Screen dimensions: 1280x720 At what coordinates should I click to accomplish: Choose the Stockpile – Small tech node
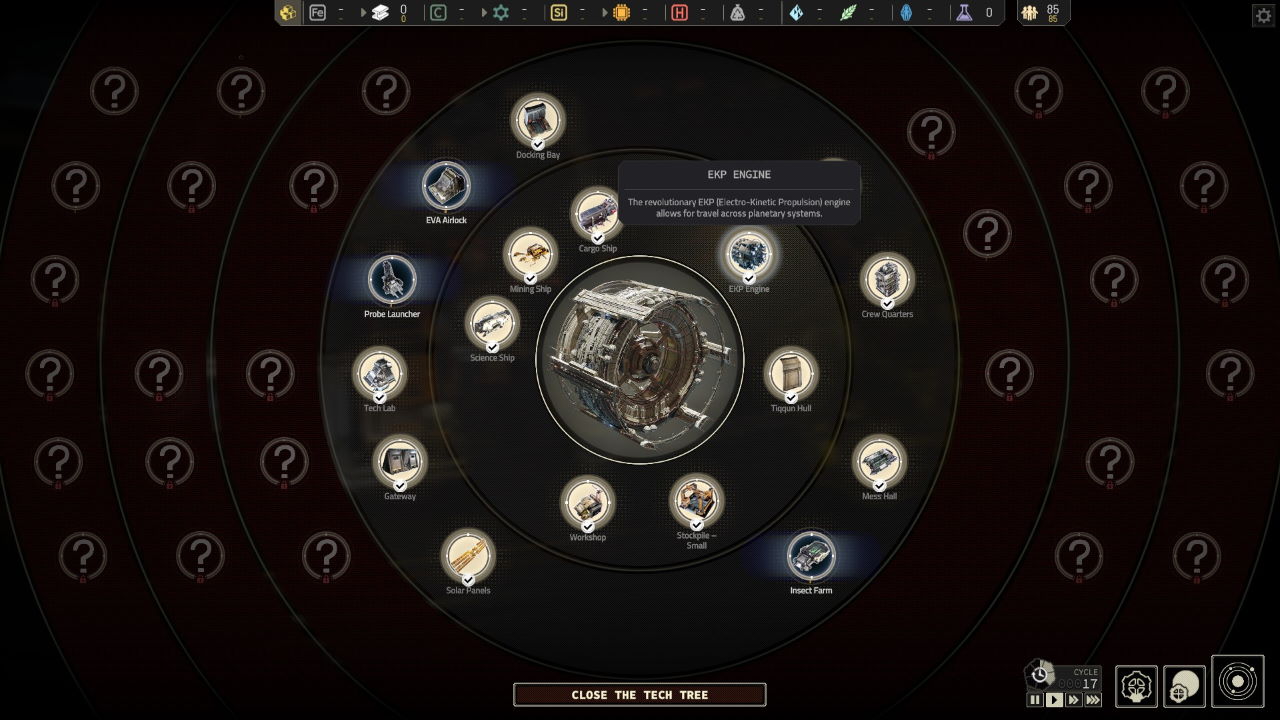[x=696, y=500]
